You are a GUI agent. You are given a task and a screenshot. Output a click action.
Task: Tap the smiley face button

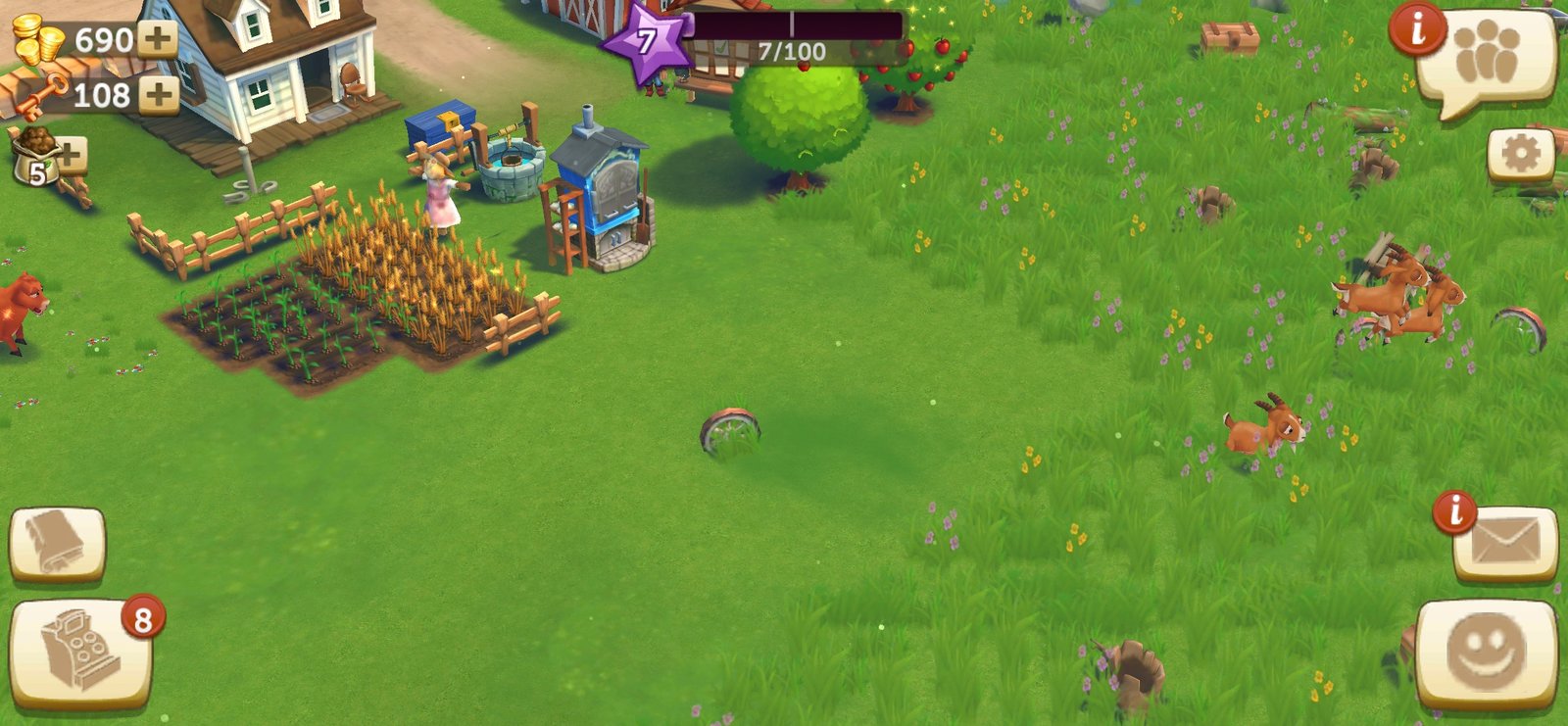[1486, 651]
